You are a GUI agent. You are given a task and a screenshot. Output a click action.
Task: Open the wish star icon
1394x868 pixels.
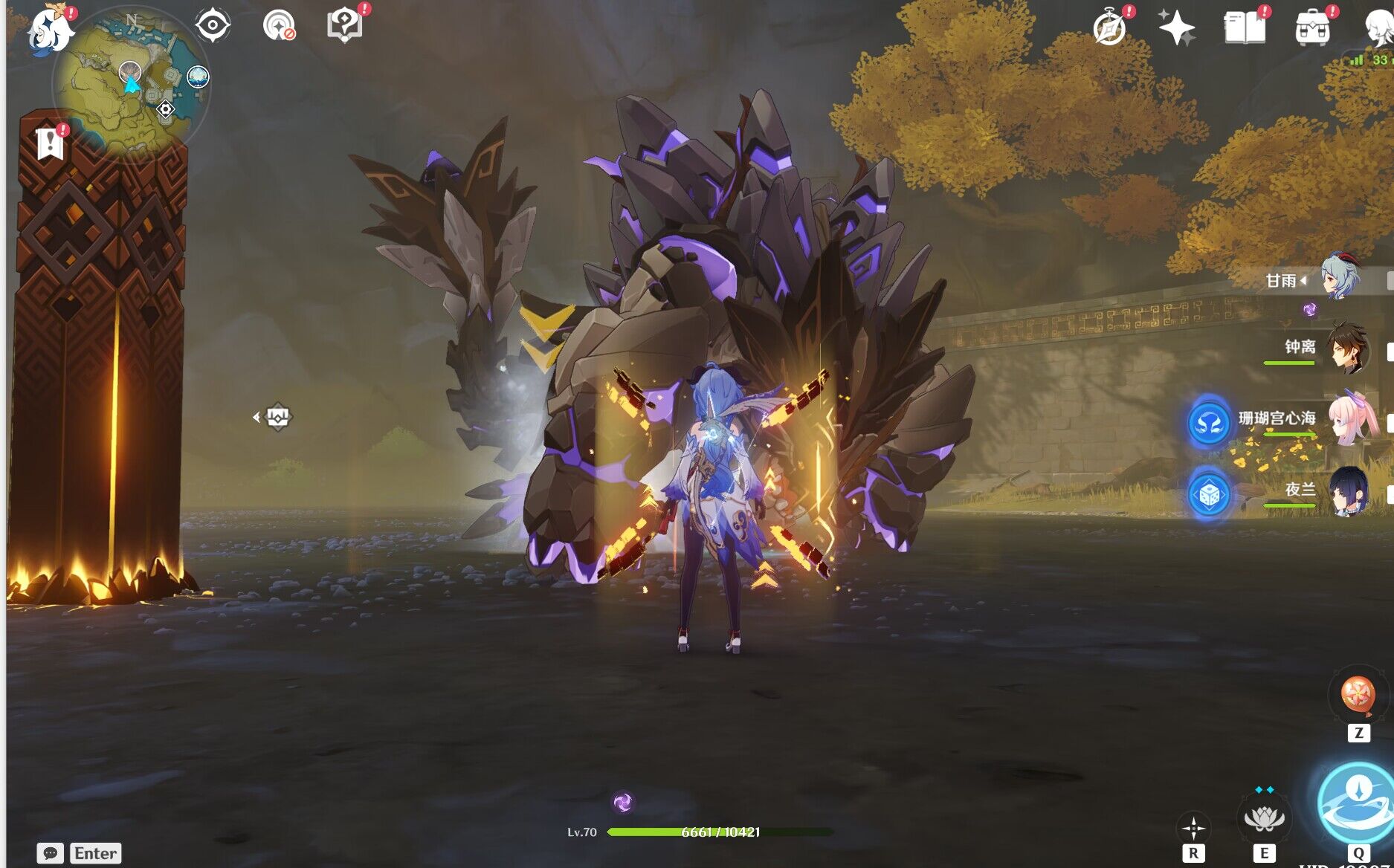tap(1176, 28)
